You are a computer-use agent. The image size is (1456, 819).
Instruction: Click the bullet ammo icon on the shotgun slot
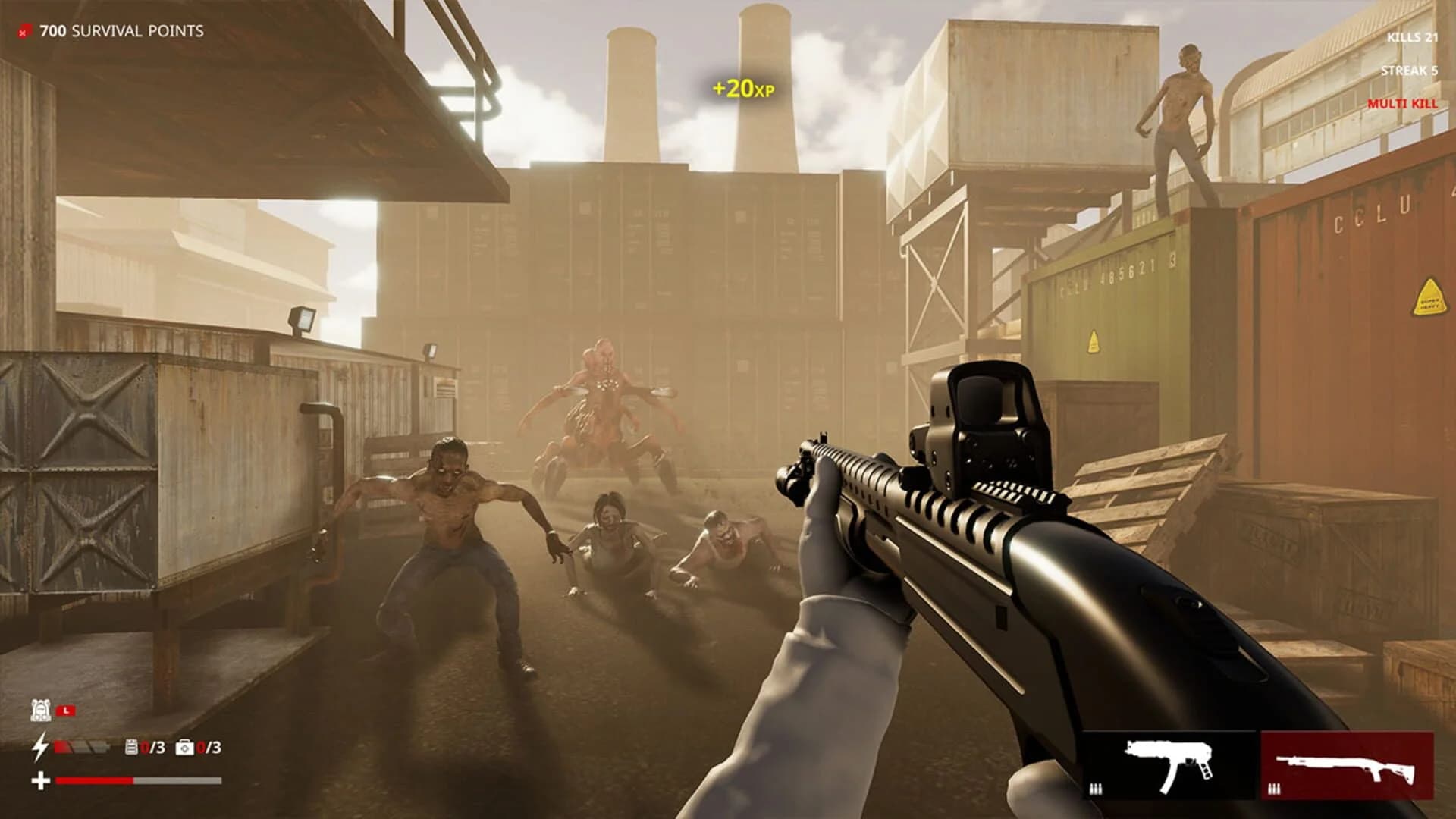pos(1274,788)
